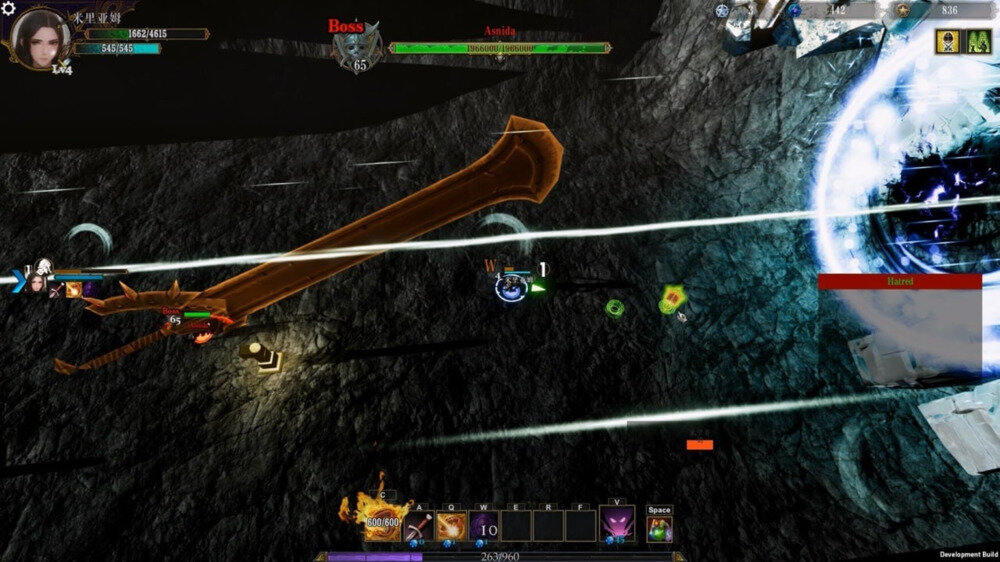The image size is (1000, 562).
Task: Cast the fire slash skill on Q
Action: coord(450,525)
